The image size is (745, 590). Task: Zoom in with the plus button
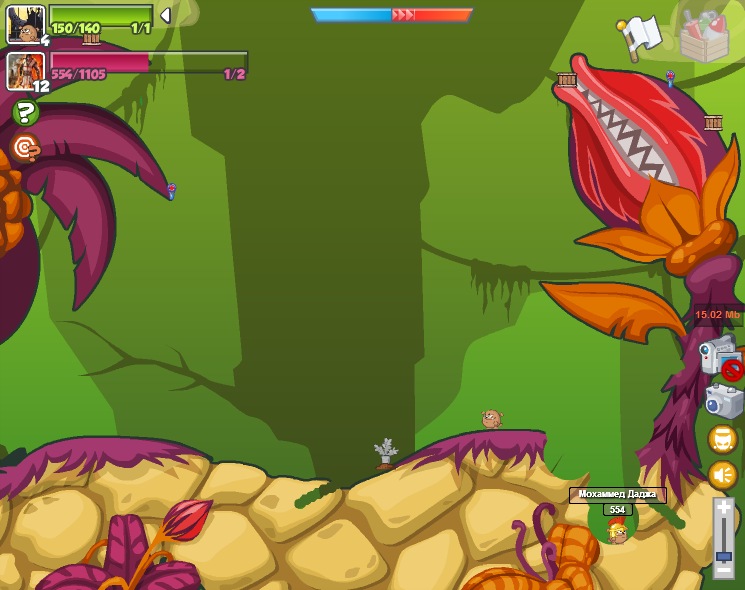click(723, 508)
